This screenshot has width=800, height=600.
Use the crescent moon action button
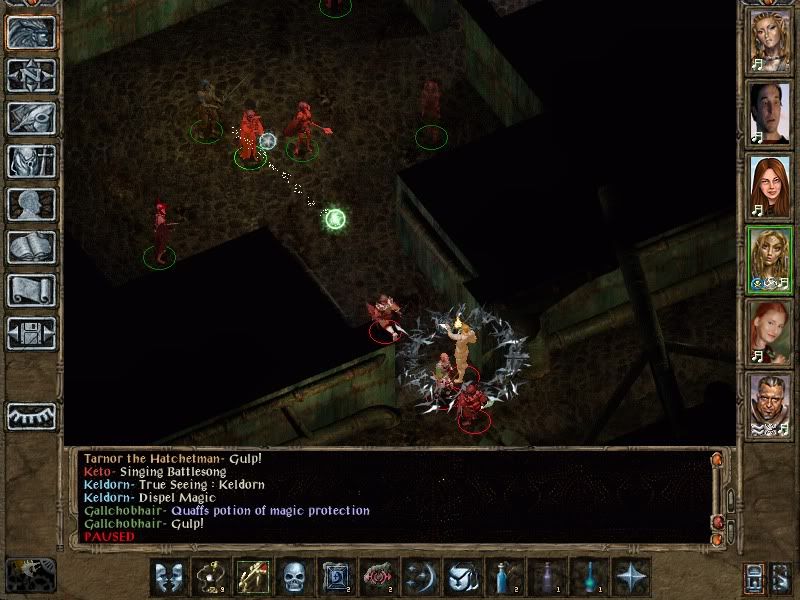coord(419,577)
